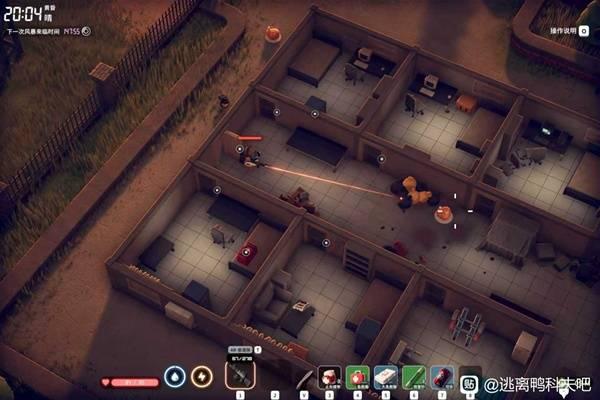
Task: Select the equipped rifle weapon slot
Action: (240, 376)
